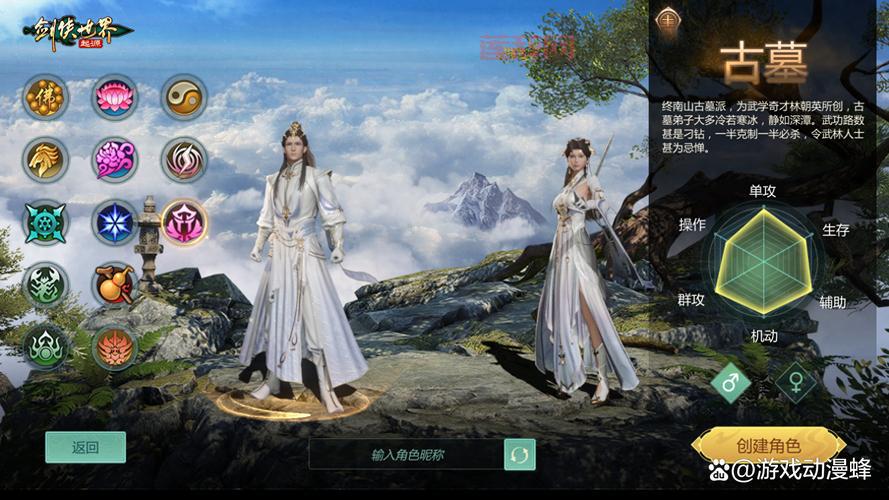Select the male gender symbol

pyautogui.click(x=731, y=382)
